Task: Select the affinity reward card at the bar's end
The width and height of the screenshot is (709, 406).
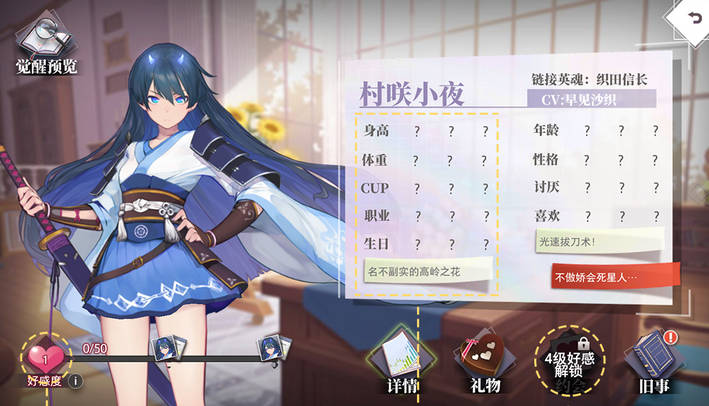Action: (x=271, y=348)
